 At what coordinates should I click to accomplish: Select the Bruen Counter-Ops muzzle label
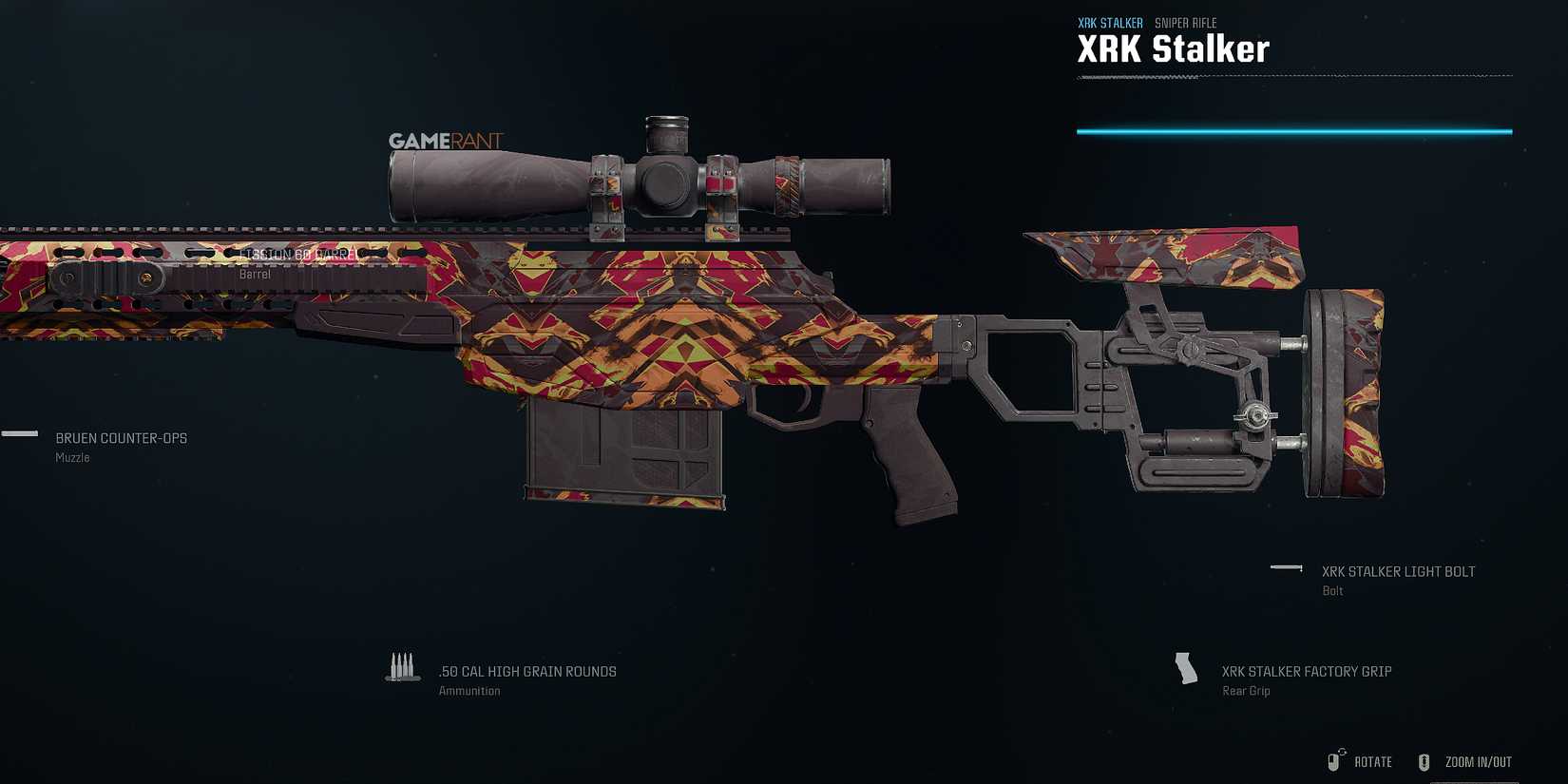point(121,438)
